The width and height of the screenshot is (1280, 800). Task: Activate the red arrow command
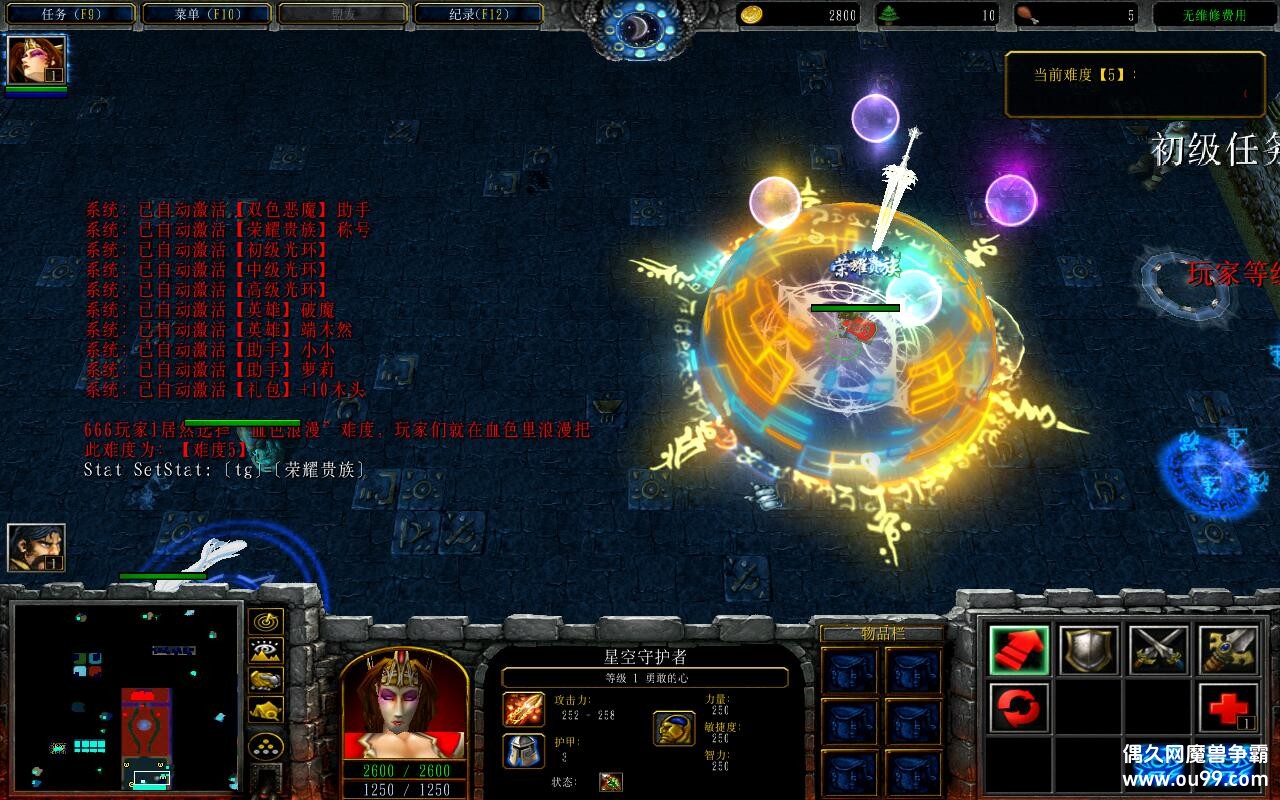(x=1019, y=651)
